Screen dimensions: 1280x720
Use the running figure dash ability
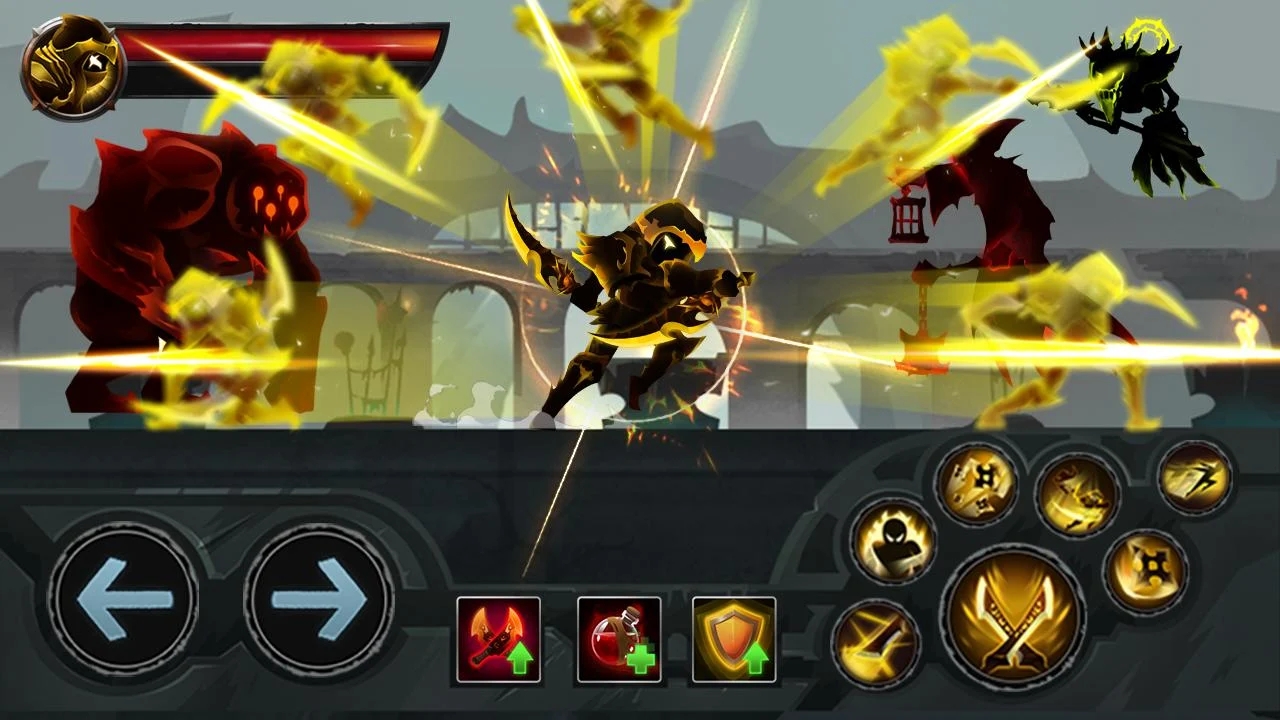1194,479
